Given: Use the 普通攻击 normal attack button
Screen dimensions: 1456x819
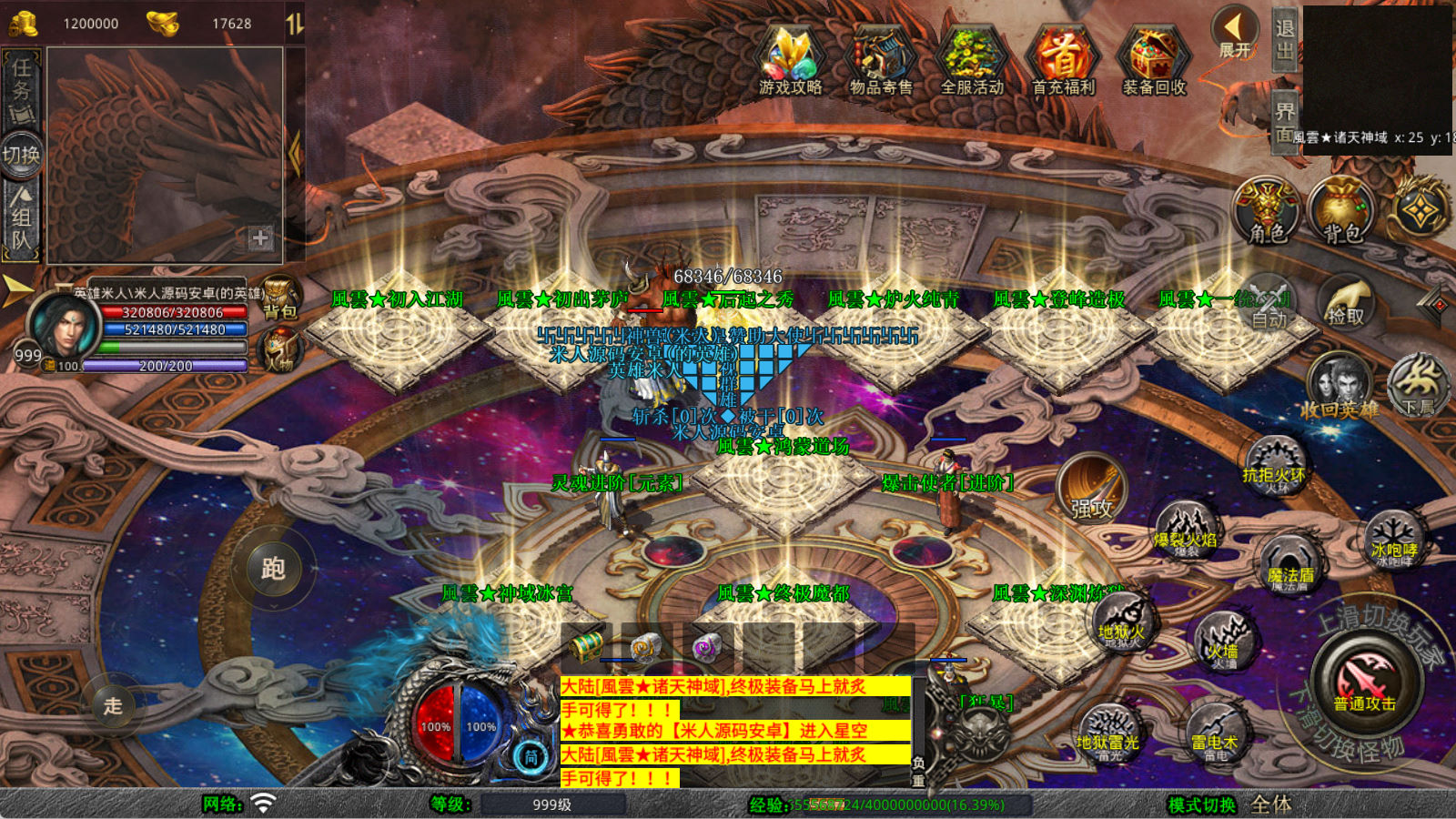Looking at the screenshot, I should click(x=1364, y=684).
